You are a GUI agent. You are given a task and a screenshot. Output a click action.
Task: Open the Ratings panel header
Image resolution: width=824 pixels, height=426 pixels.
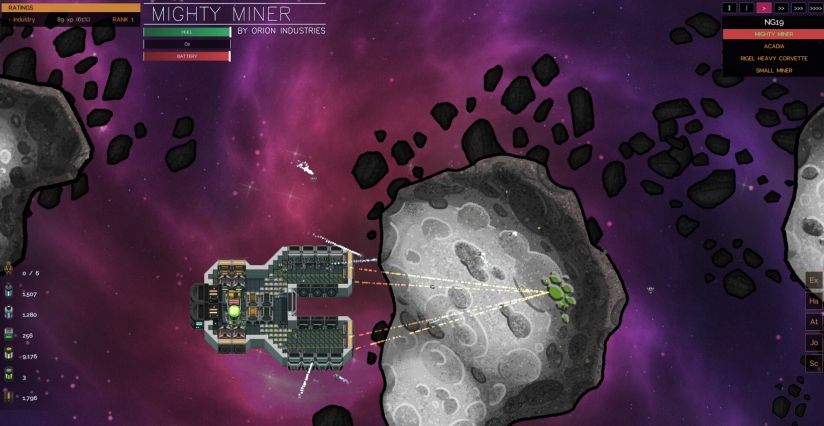[70, 7]
